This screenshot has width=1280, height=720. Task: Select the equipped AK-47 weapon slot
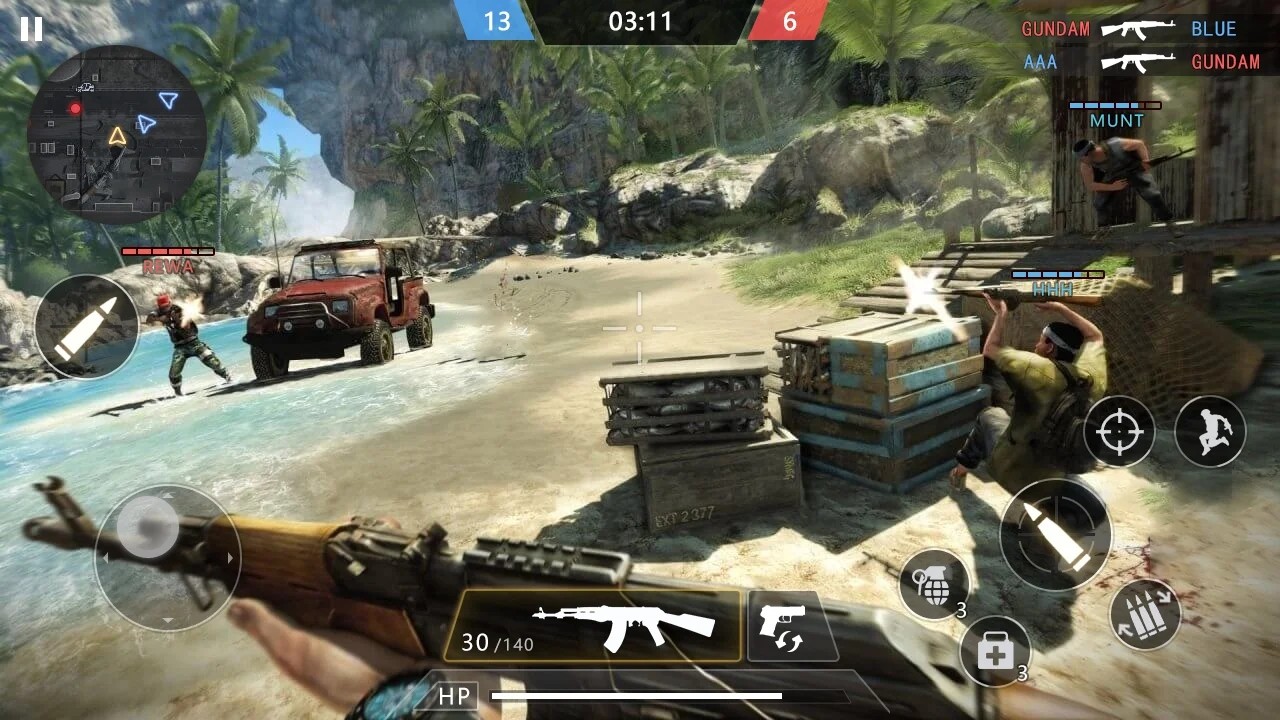(597, 625)
